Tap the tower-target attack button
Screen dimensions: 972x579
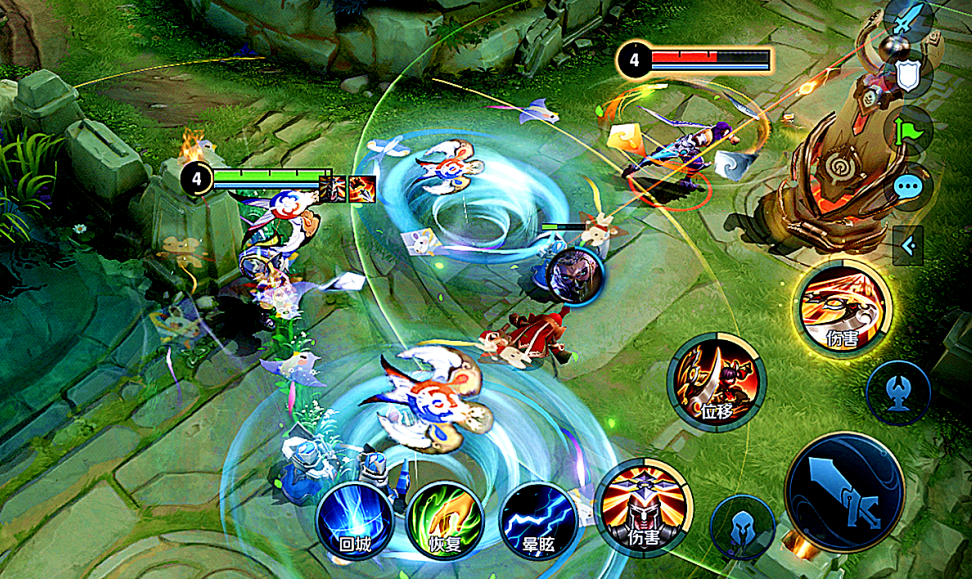898,387
